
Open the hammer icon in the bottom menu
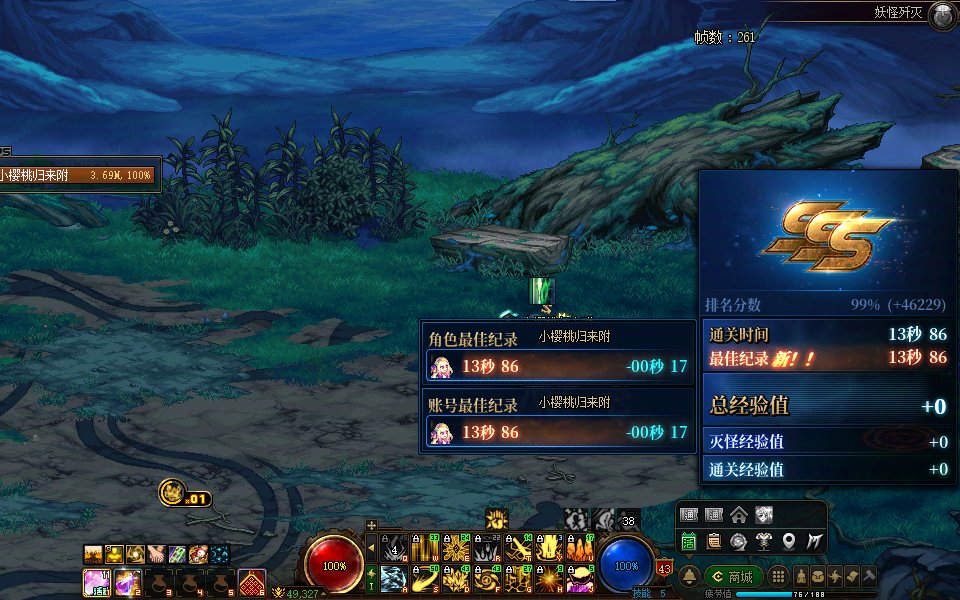[x=869, y=577]
